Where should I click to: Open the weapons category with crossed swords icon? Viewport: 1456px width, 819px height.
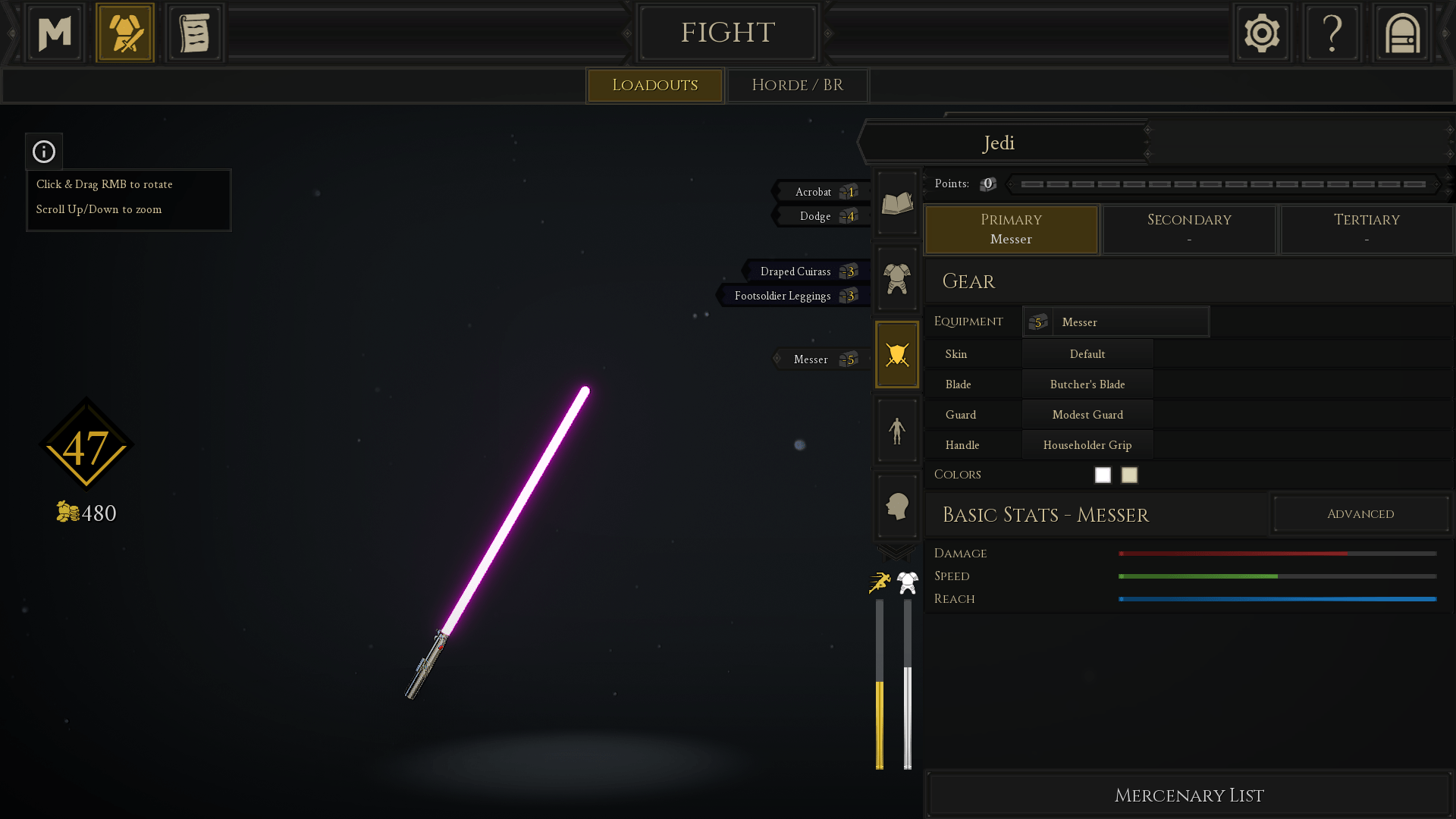pos(896,354)
